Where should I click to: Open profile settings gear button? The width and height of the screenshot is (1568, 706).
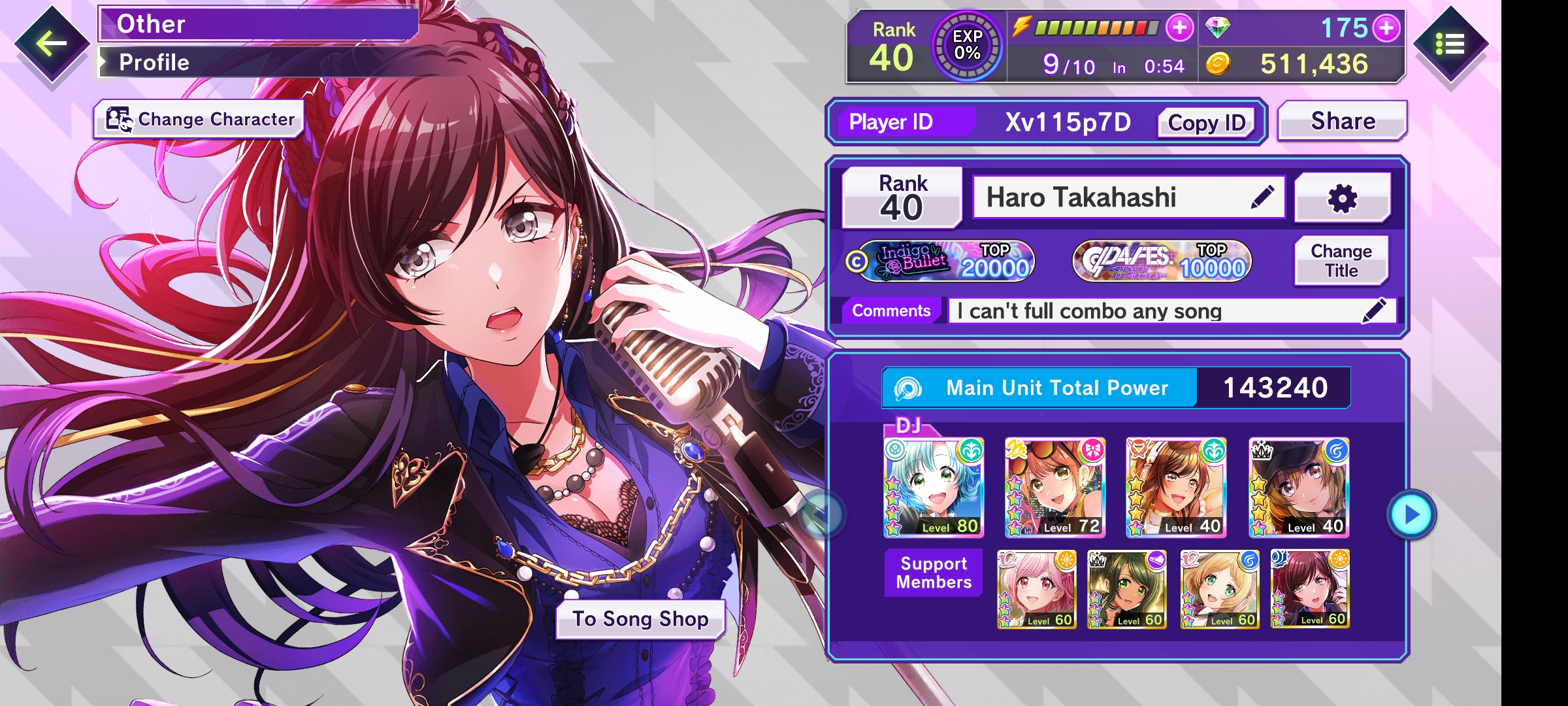pyautogui.click(x=1343, y=198)
